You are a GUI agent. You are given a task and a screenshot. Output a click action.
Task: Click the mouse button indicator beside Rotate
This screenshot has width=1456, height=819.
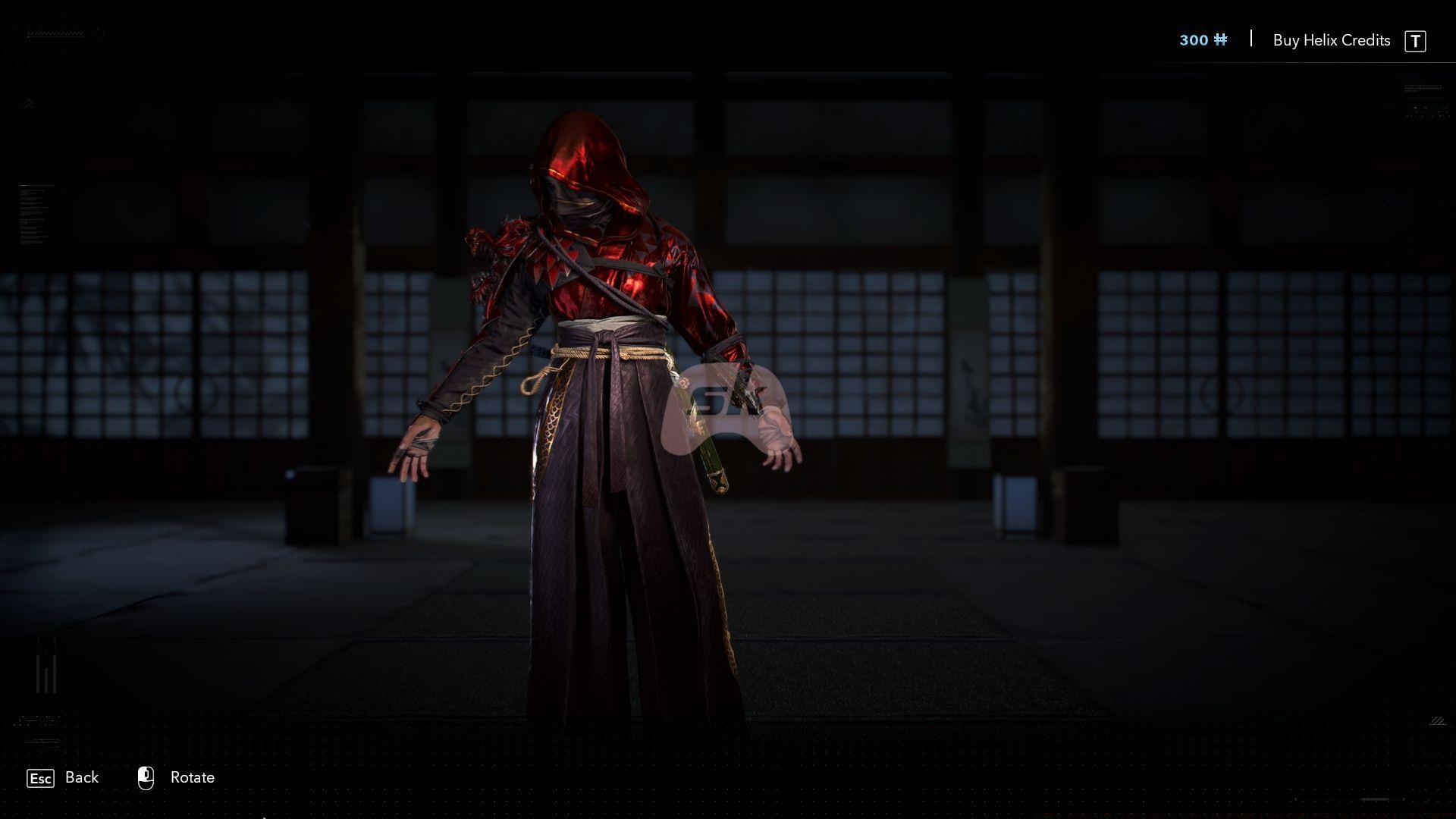point(146,777)
